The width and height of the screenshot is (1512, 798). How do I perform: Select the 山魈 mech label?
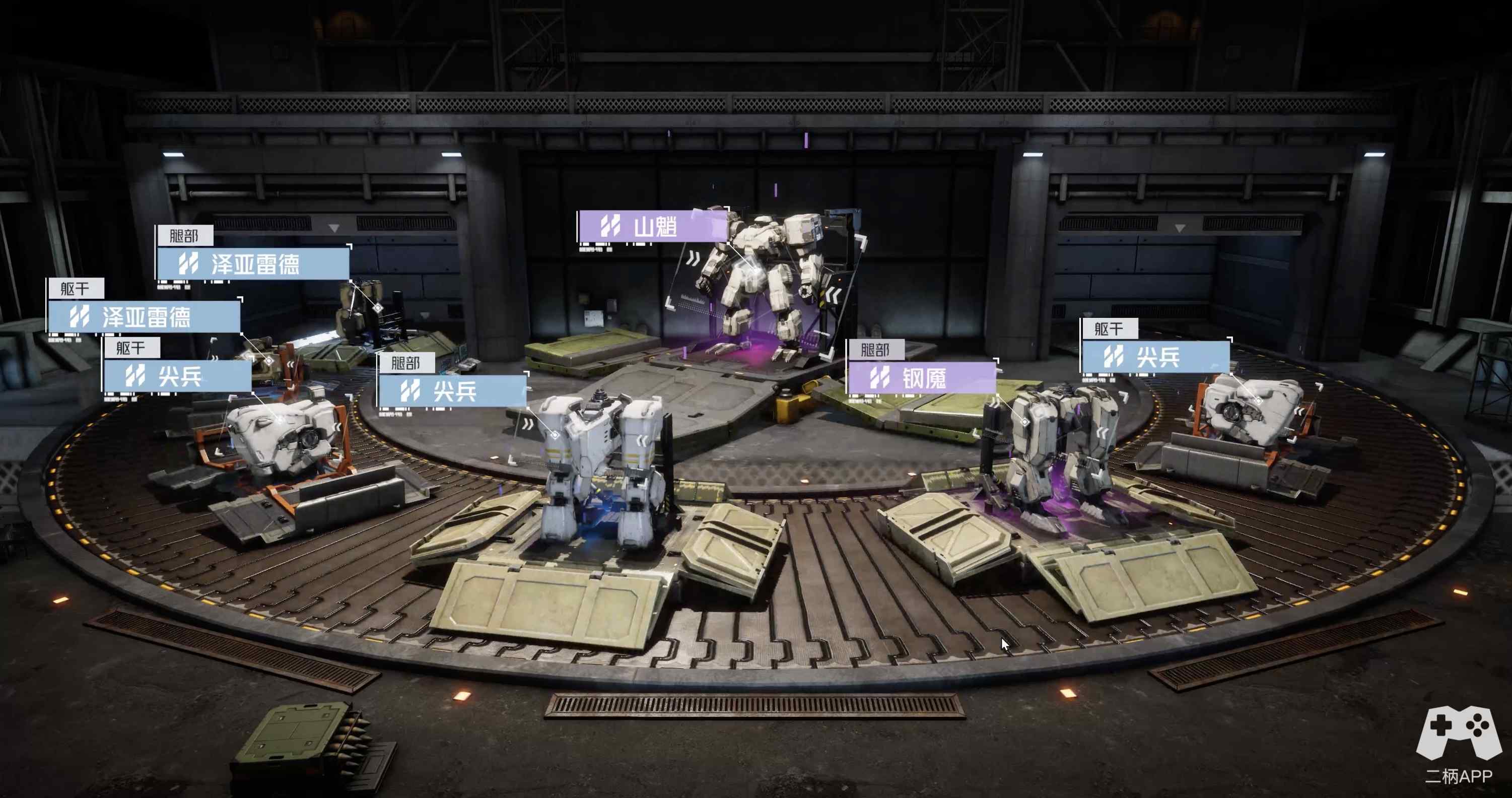click(653, 226)
